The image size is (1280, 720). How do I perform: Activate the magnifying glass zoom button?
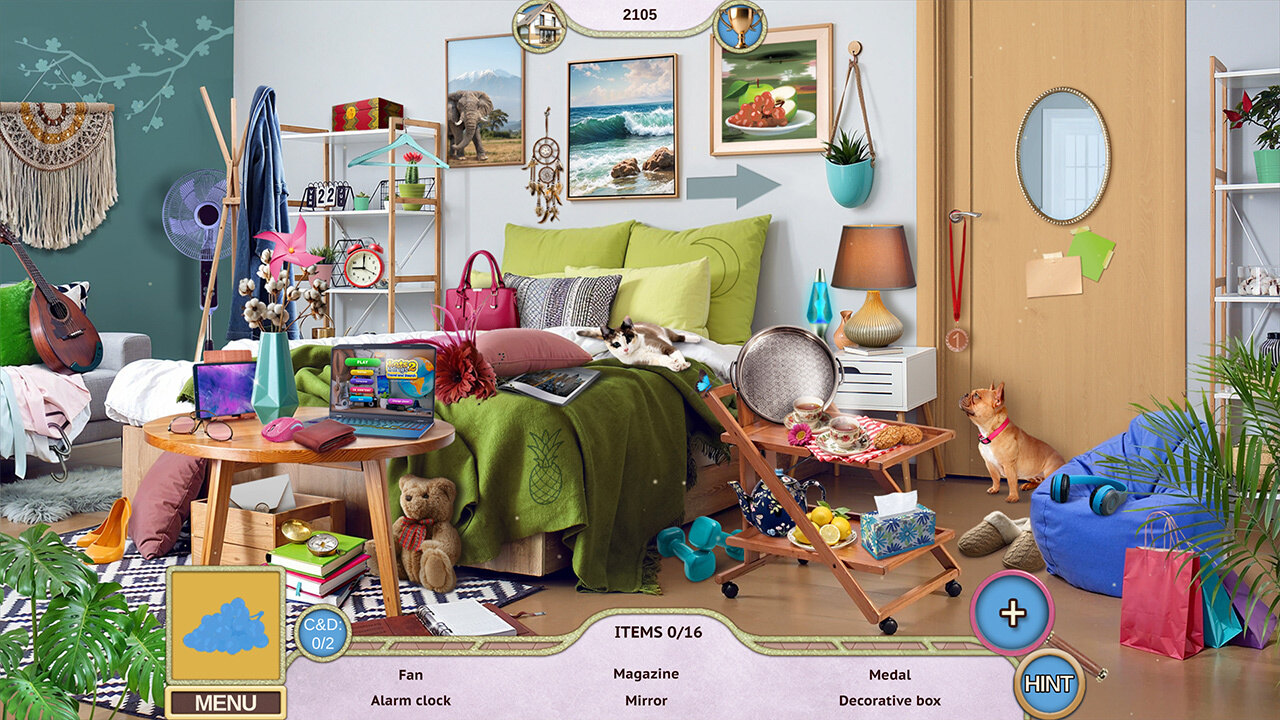pyautogui.click(x=1012, y=613)
